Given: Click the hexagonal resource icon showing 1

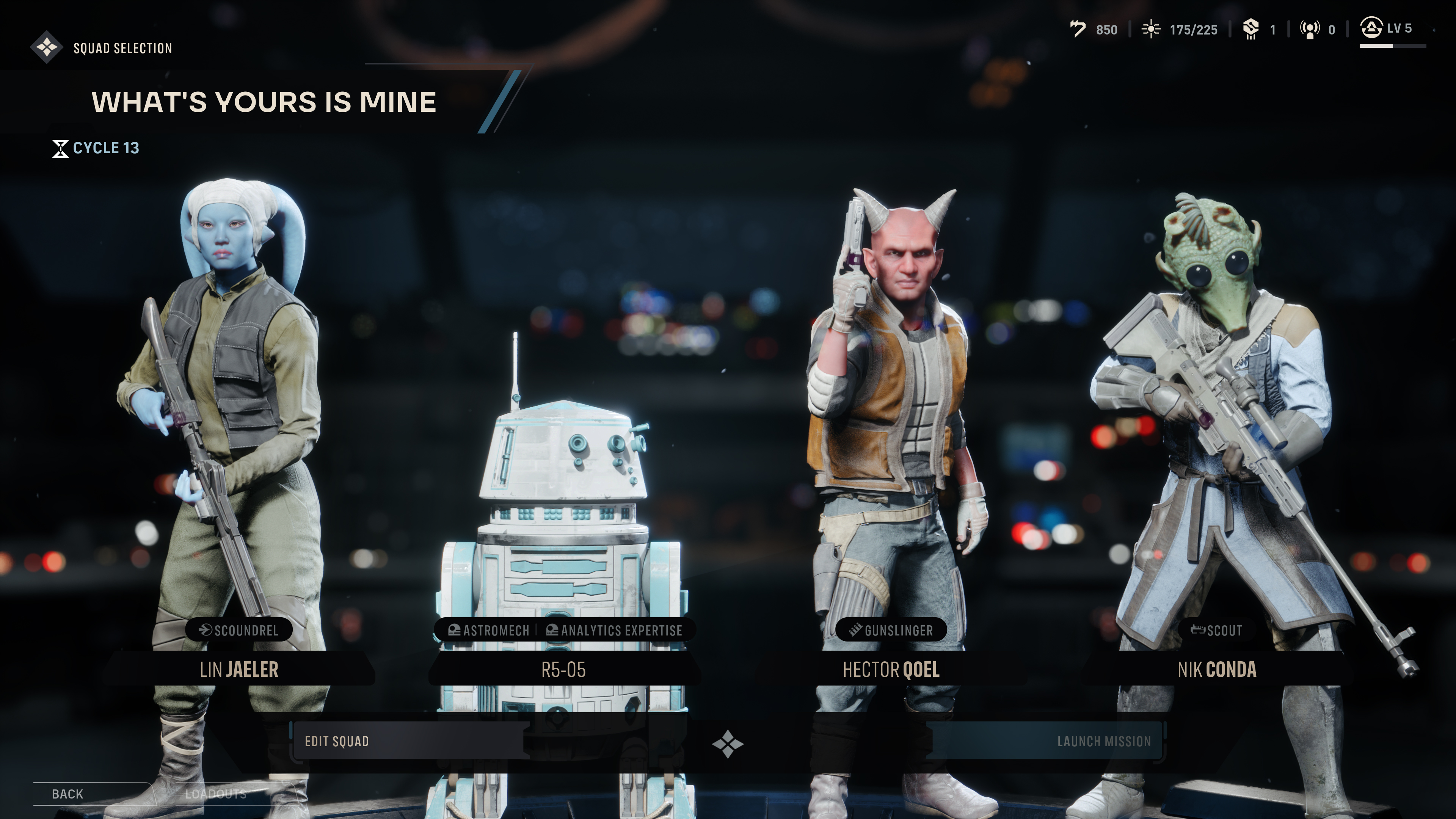Looking at the screenshot, I should (1251, 29).
